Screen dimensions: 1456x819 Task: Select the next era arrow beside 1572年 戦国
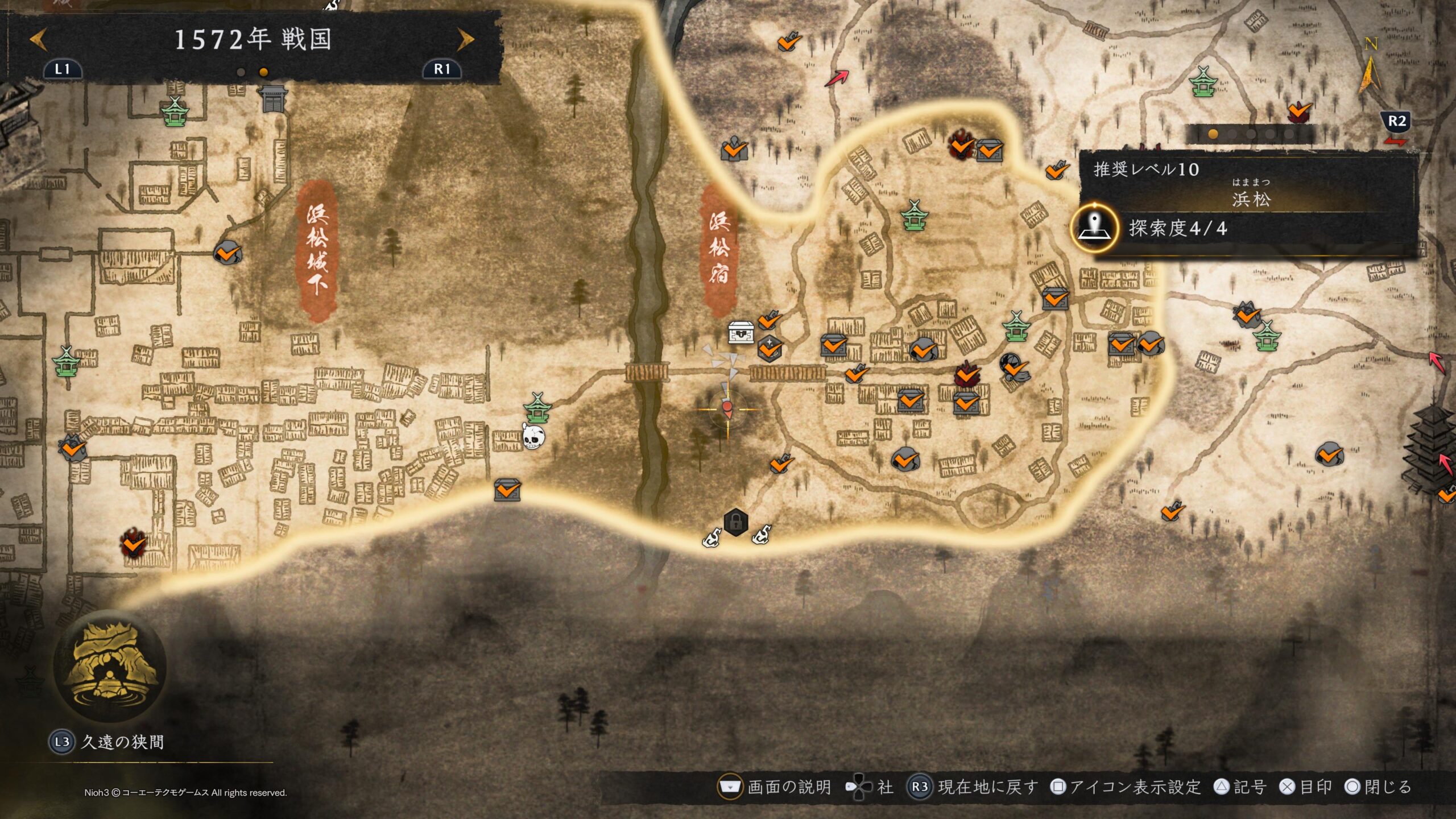465,39
